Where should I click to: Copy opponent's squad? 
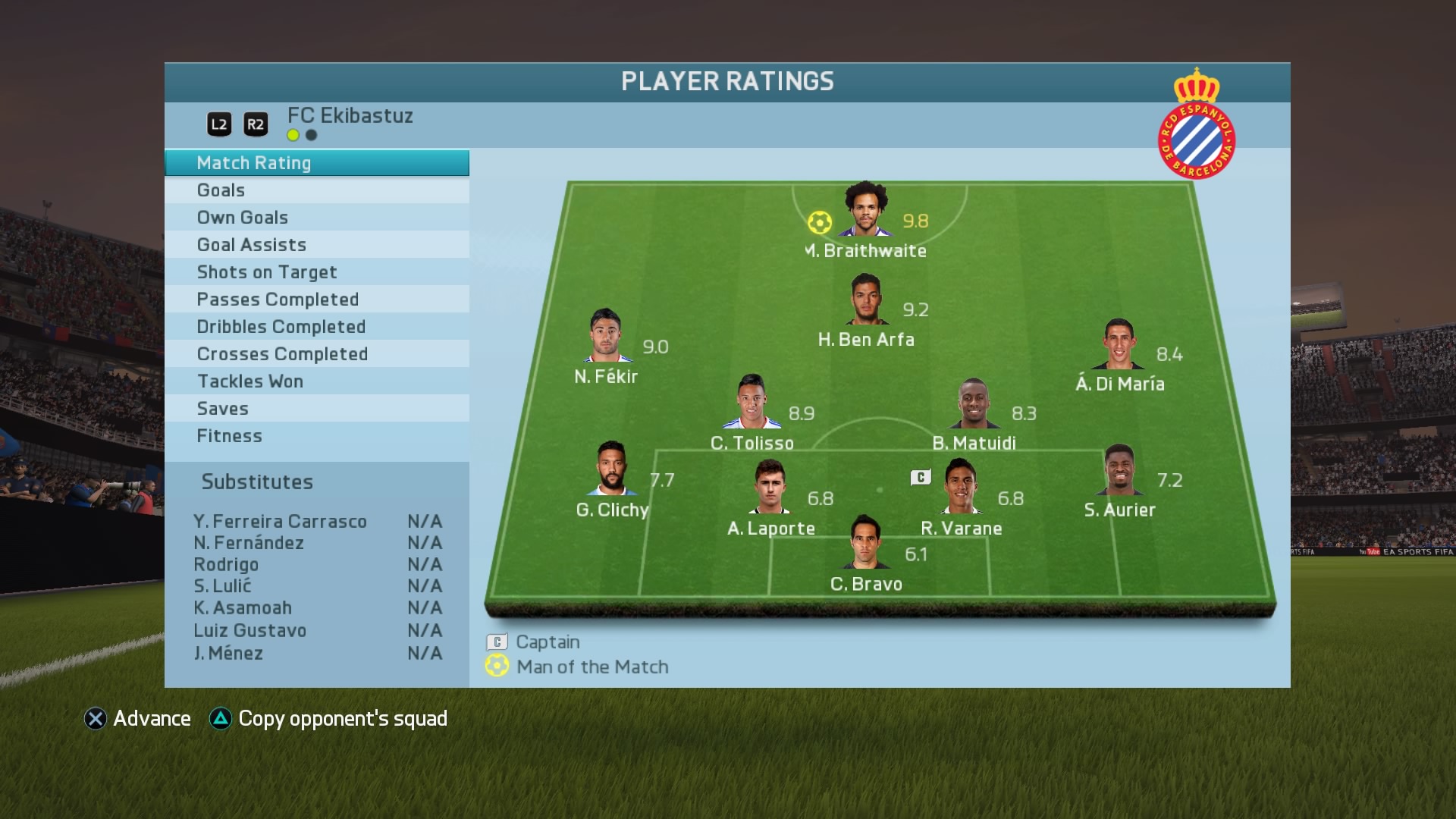click(x=328, y=719)
